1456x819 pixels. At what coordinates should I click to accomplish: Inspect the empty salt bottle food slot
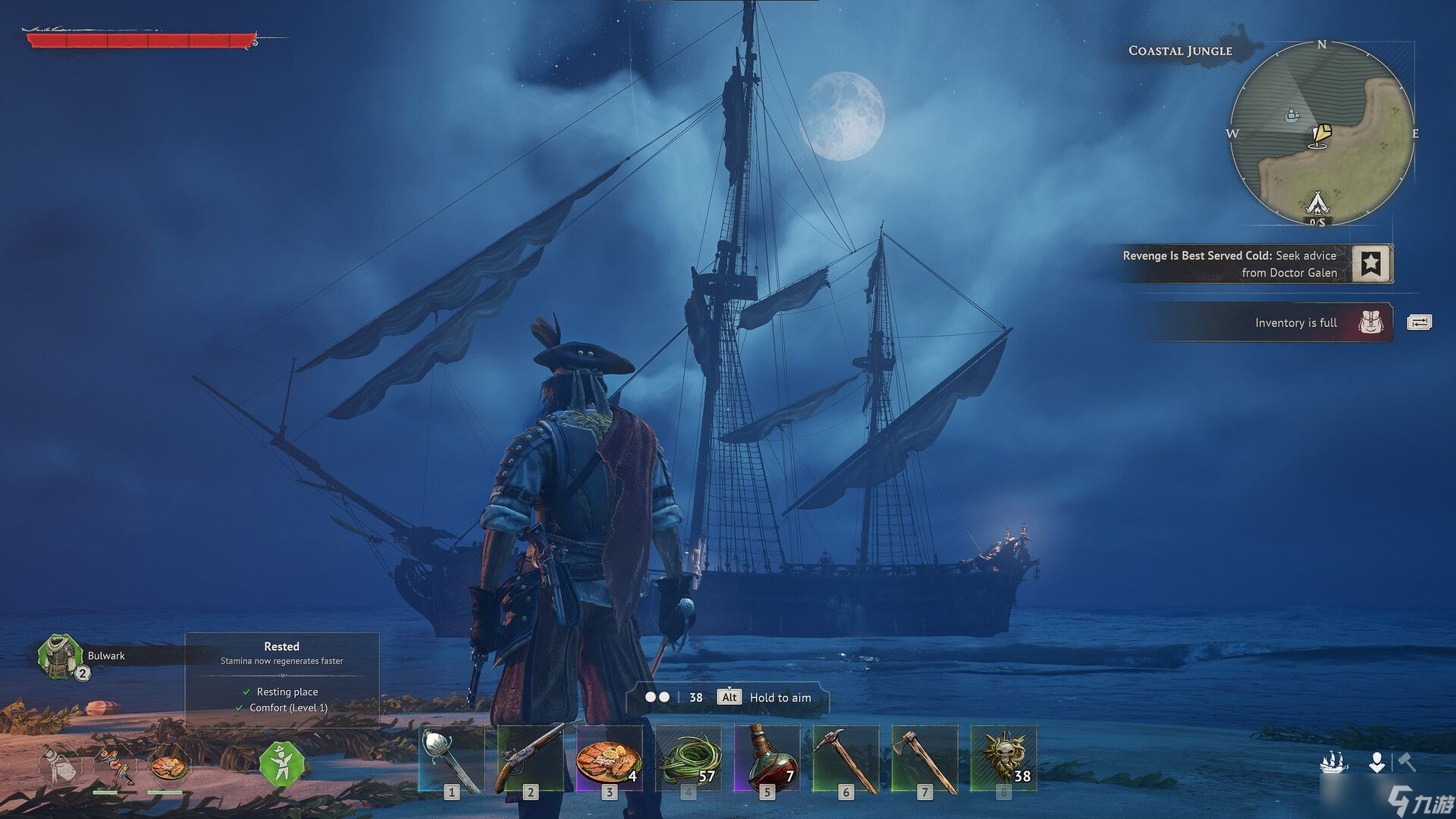click(60, 764)
